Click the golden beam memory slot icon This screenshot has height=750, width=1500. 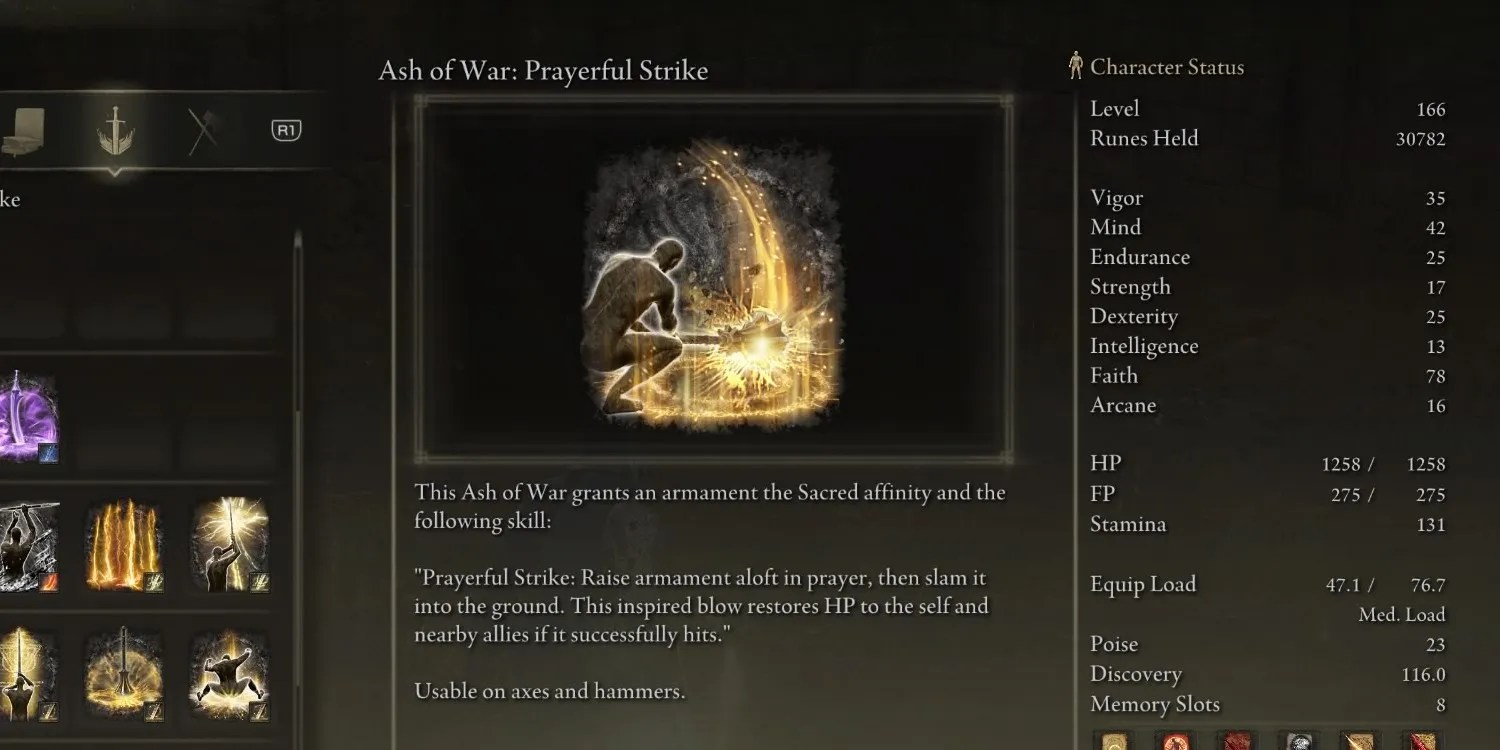coord(1360,745)
